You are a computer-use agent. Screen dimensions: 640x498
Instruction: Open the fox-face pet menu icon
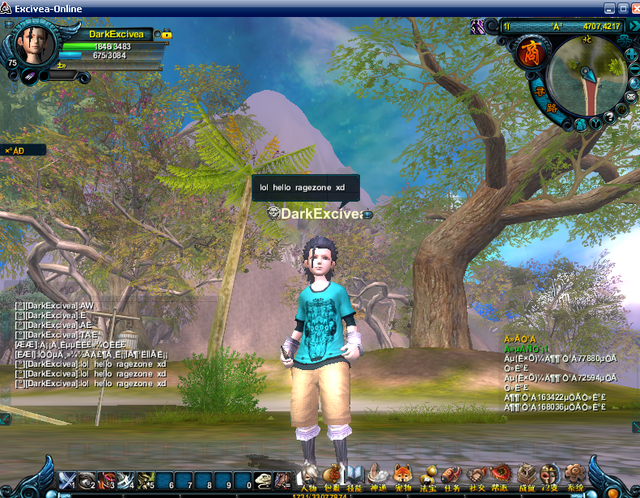click(402, 473)
